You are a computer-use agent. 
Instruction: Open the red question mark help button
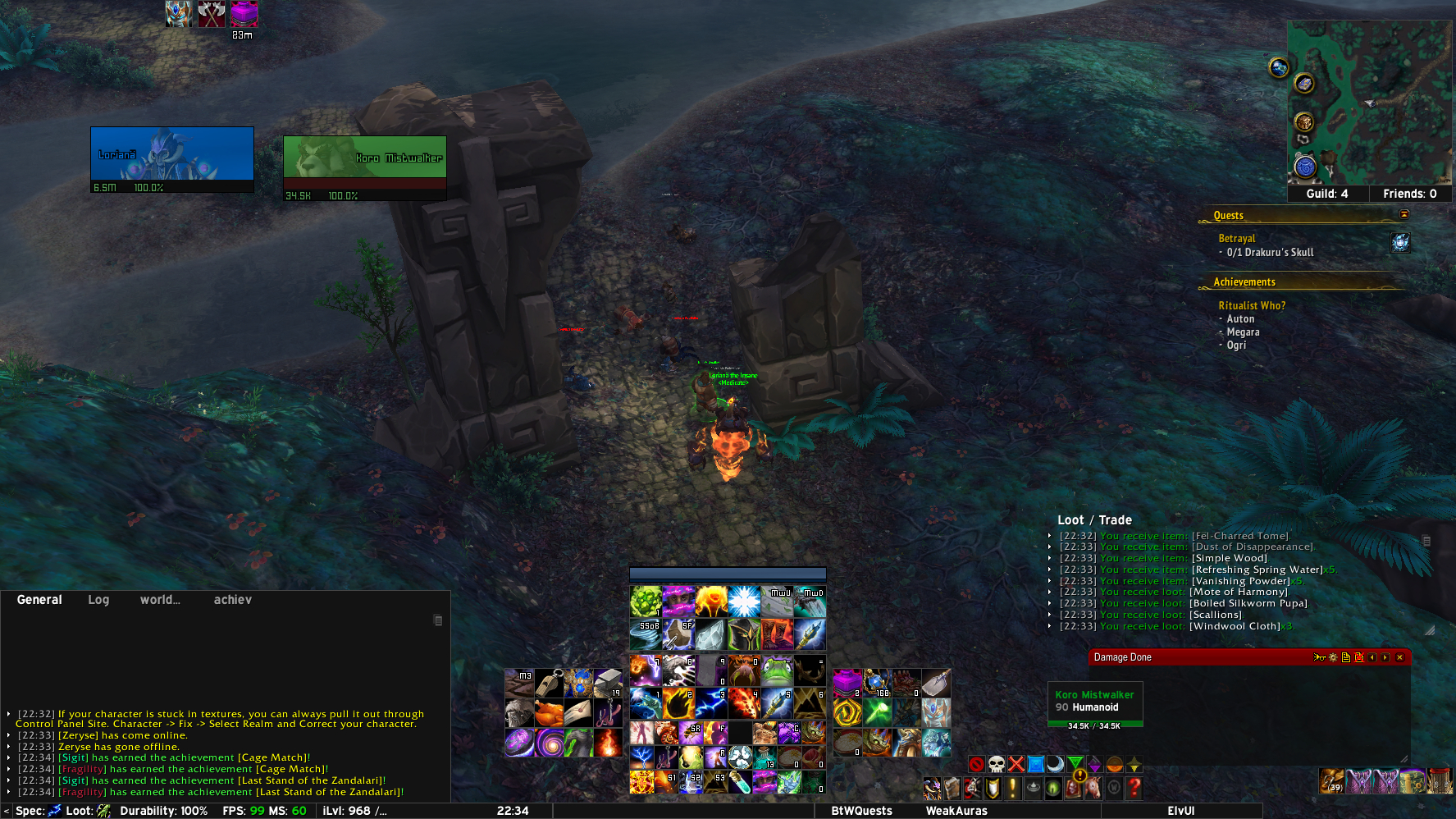1134,789
